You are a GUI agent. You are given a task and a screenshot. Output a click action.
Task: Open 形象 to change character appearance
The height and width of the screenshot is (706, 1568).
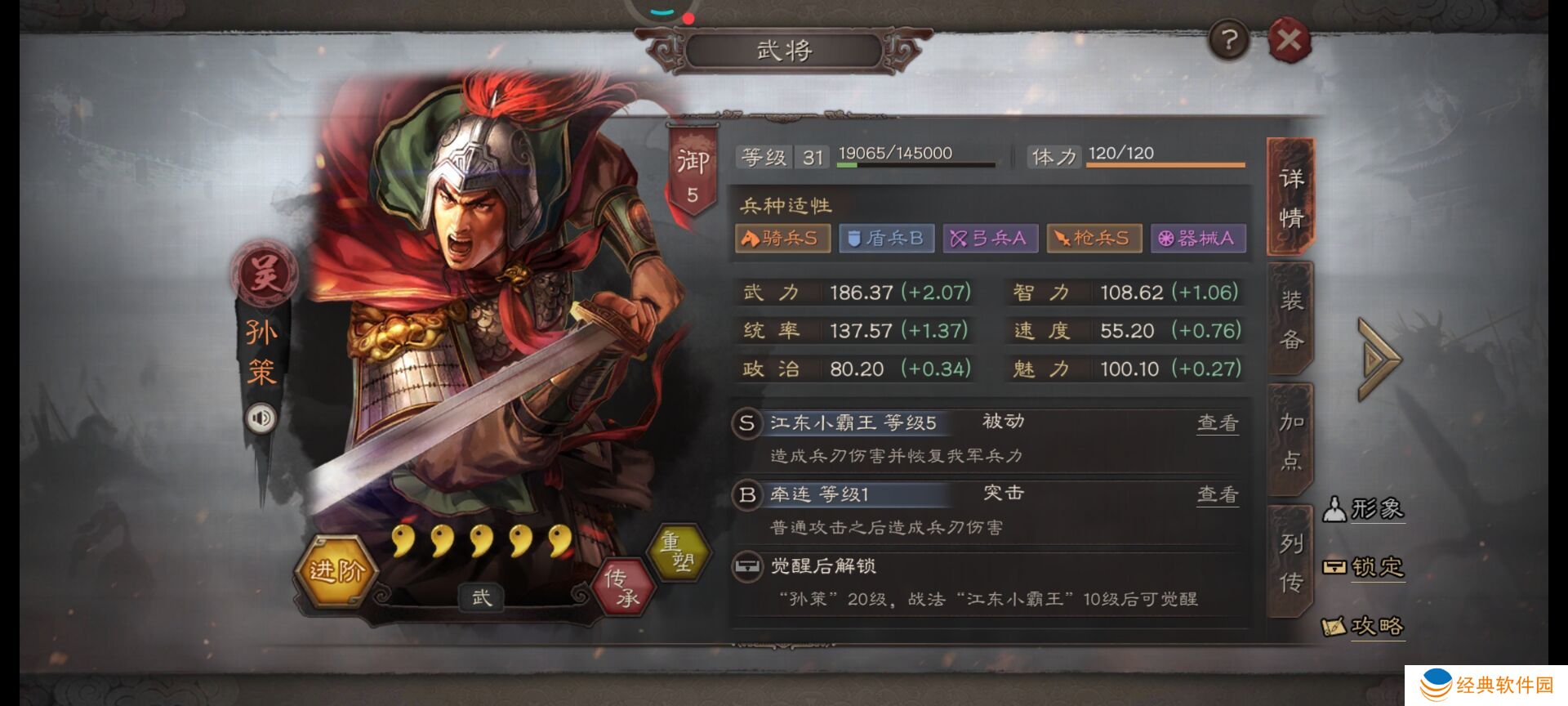click(1365, 508)
